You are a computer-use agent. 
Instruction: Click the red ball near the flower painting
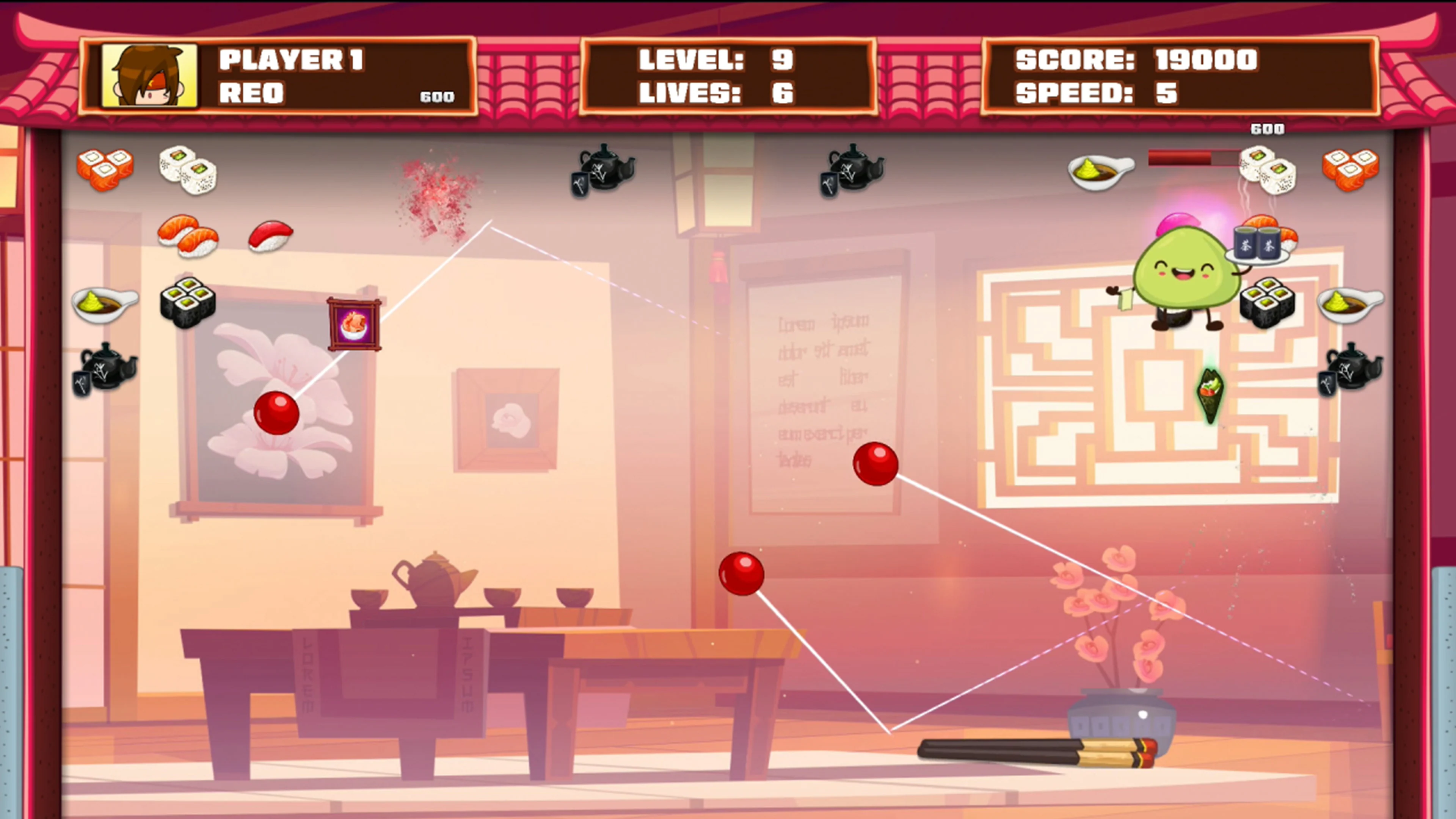277,413
